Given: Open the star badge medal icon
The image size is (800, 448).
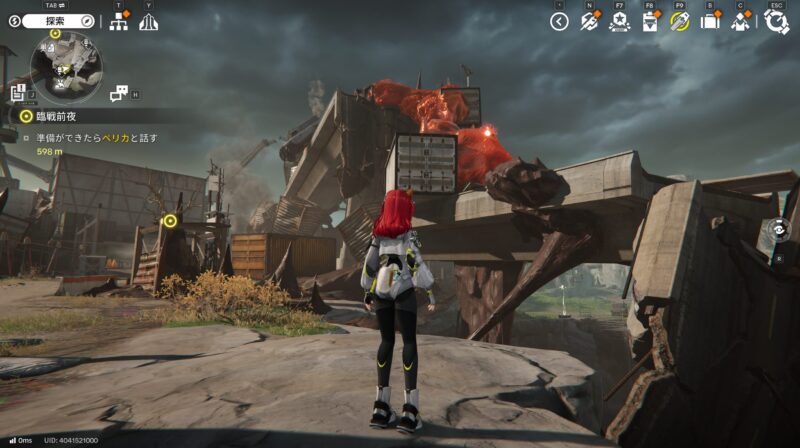Looking at the screenshot, I should [619, 21].
